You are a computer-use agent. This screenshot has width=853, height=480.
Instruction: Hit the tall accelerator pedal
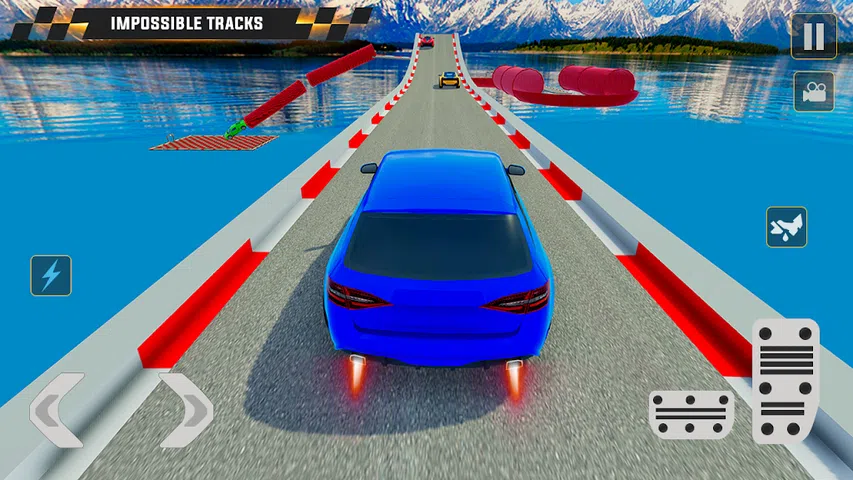pyautogui.click(x=785, y=381)
